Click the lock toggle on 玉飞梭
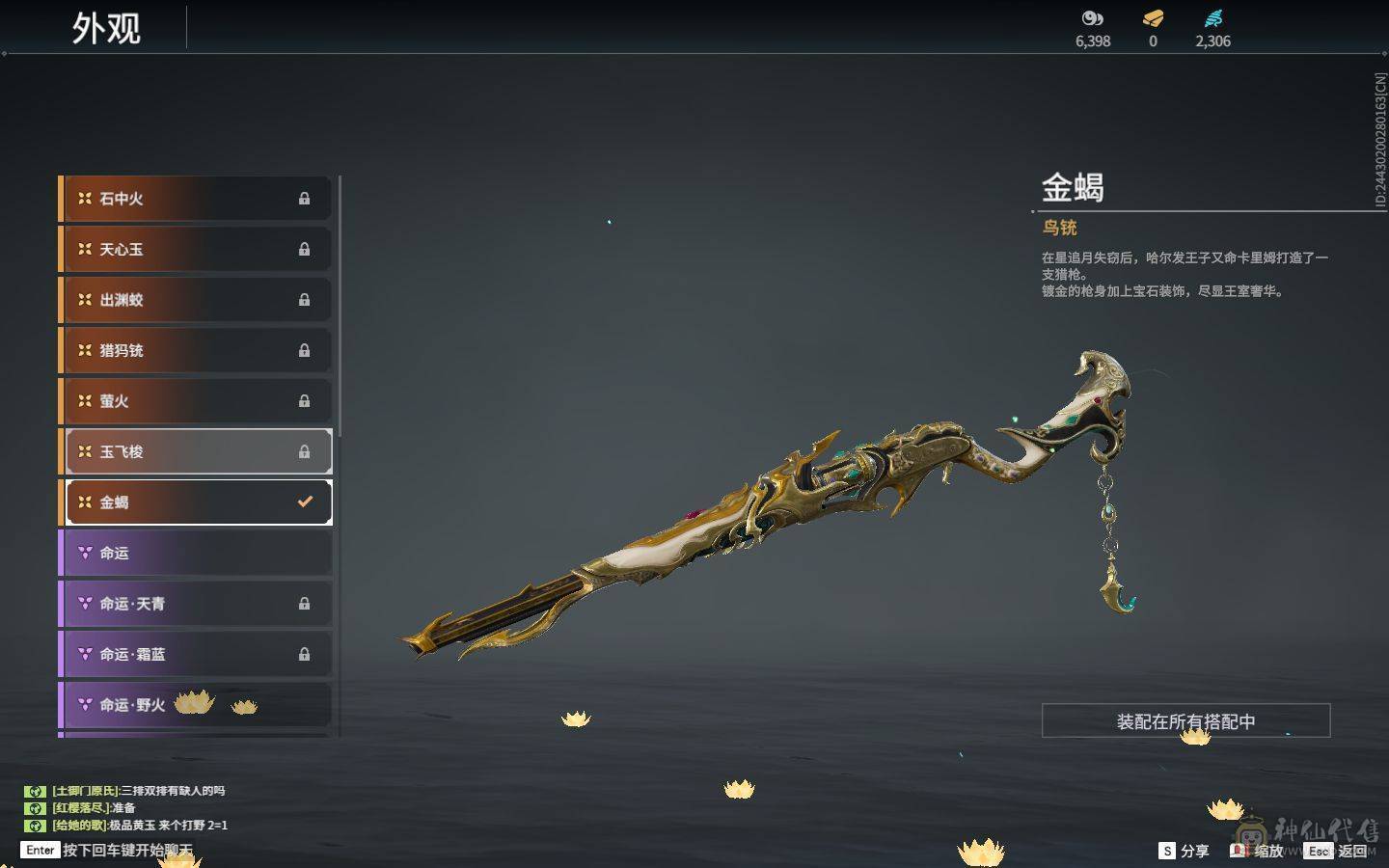 305,451
